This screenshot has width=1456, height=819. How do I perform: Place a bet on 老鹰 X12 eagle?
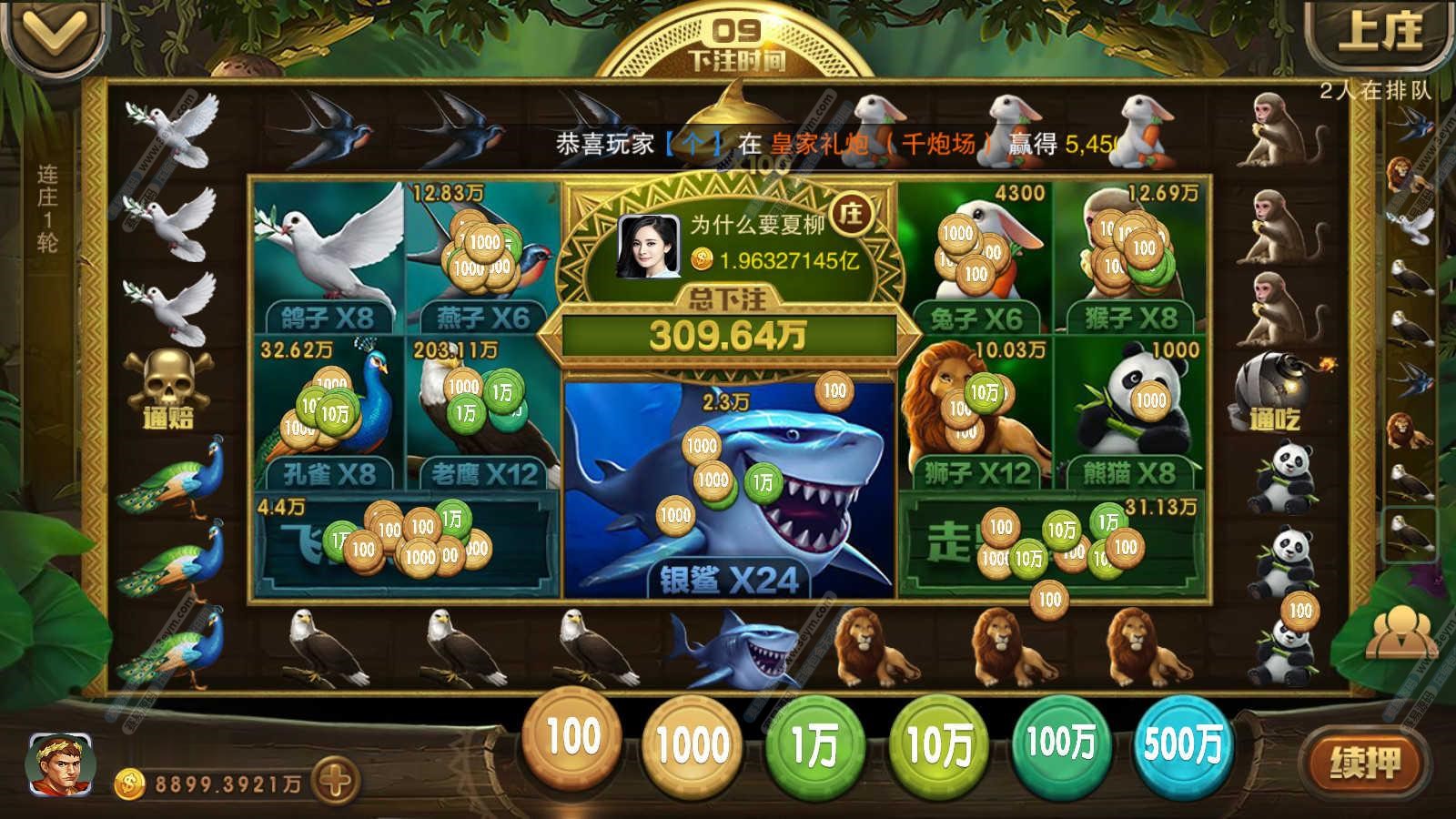pos(482,411)
